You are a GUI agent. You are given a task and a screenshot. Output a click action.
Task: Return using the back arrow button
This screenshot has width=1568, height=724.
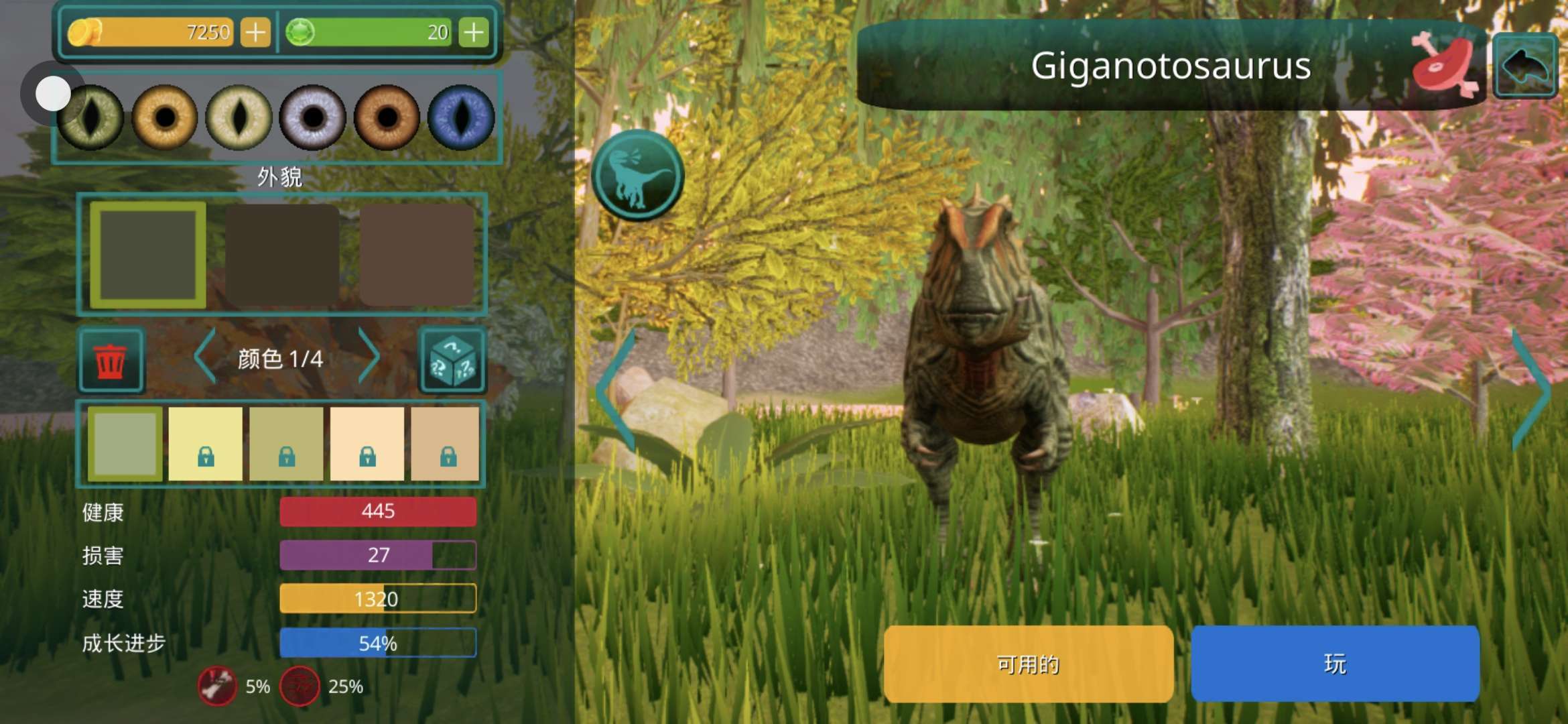tap(1525, 66)
